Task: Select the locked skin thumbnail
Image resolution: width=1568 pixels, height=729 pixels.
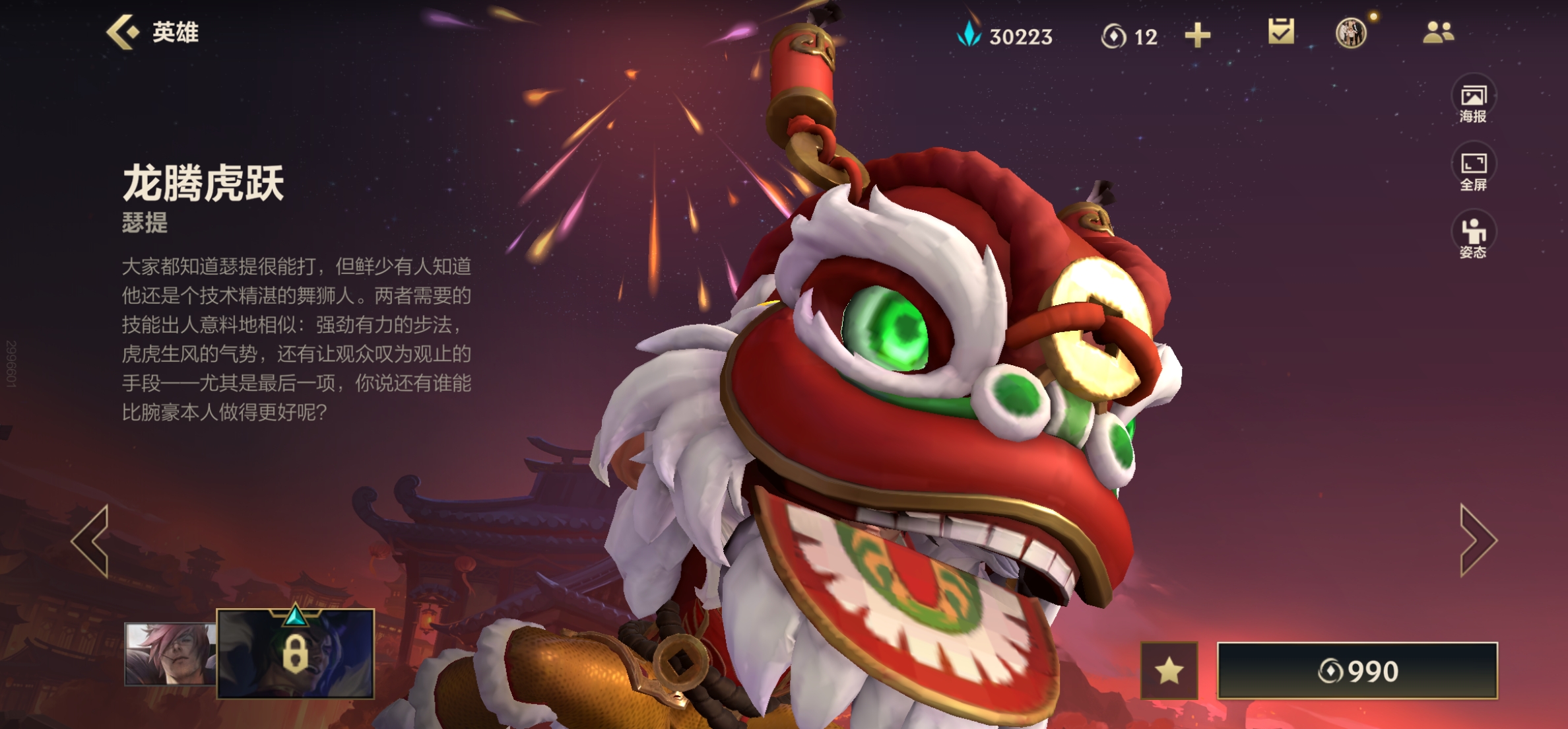Action: click(296, 653)
